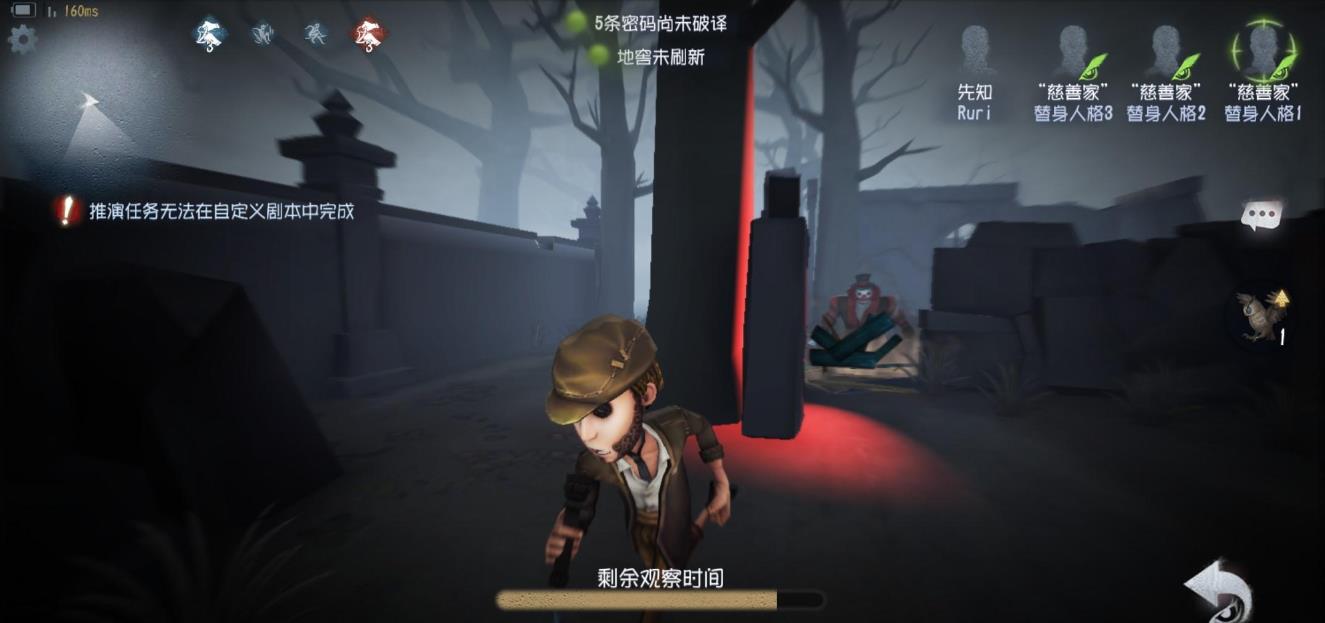
Task: Activate the owl ability icon
Action: click(1257, 315)
